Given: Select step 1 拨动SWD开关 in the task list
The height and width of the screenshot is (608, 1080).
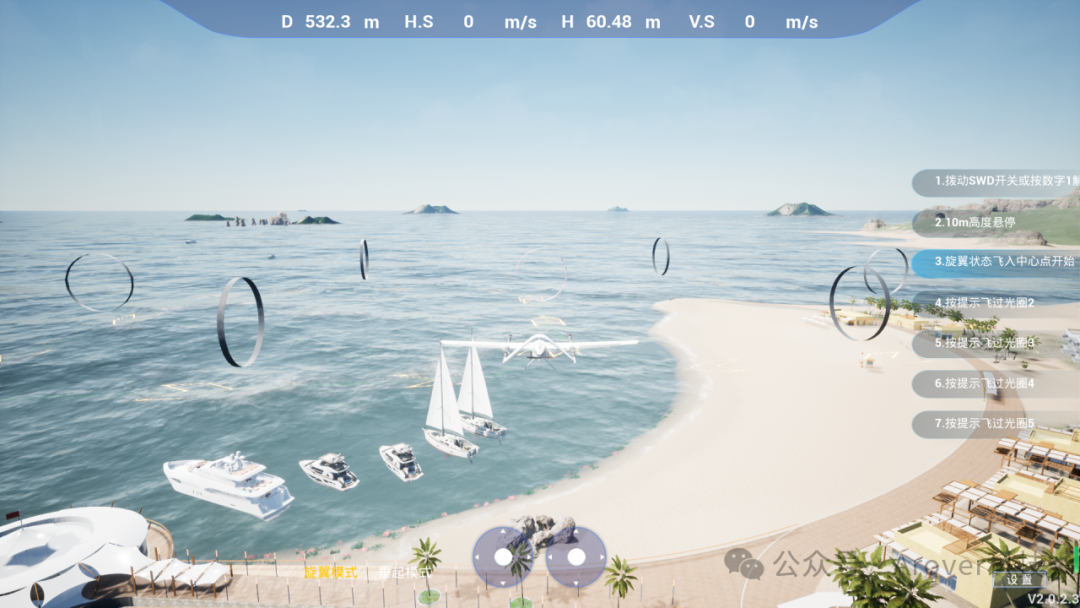Looking at the screenshot, I should [1000, 182].
